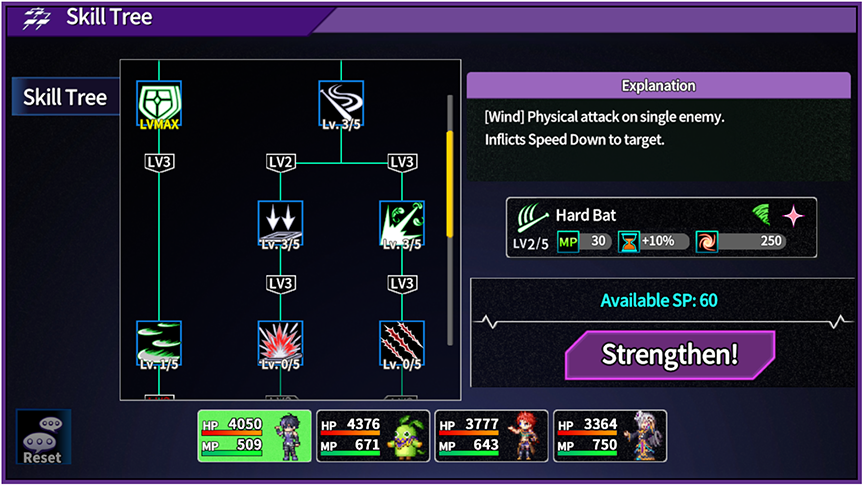Select the double down-arrows skill node

click(x=280, y=223)
